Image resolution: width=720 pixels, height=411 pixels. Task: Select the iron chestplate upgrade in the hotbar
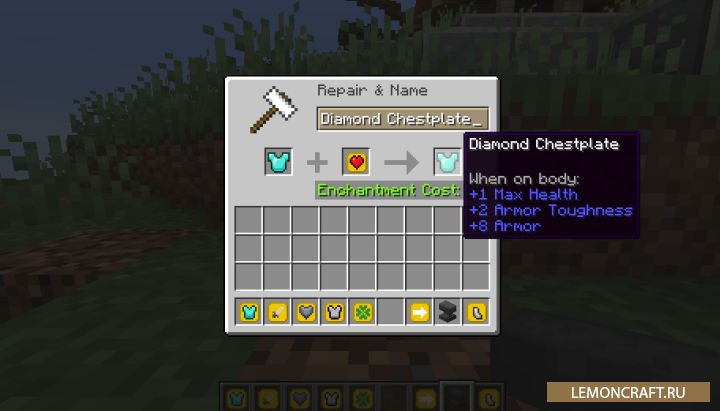click(x=334, y=312)
